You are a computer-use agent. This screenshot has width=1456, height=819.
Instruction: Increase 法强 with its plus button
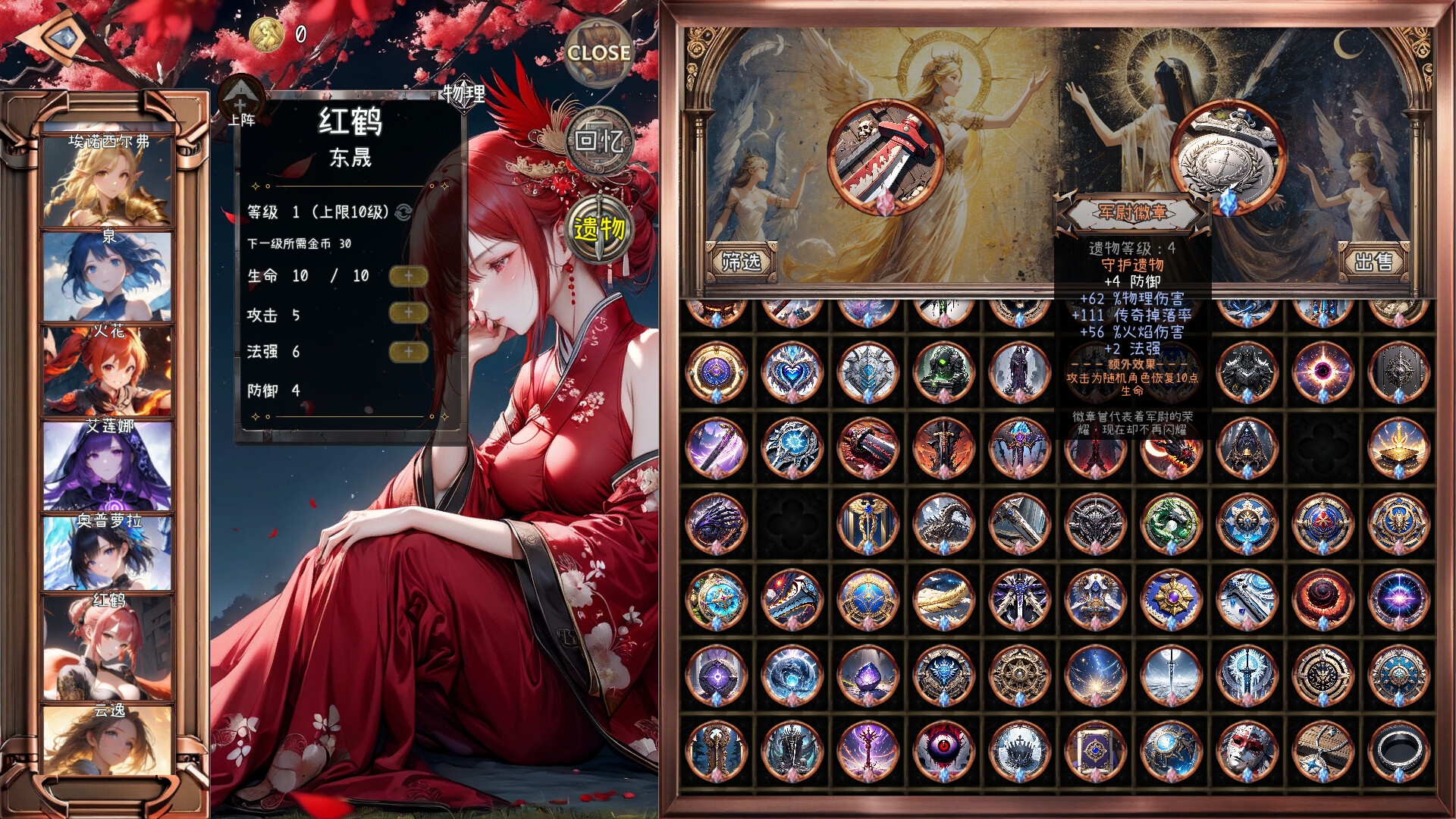click(x=409, y=353)
